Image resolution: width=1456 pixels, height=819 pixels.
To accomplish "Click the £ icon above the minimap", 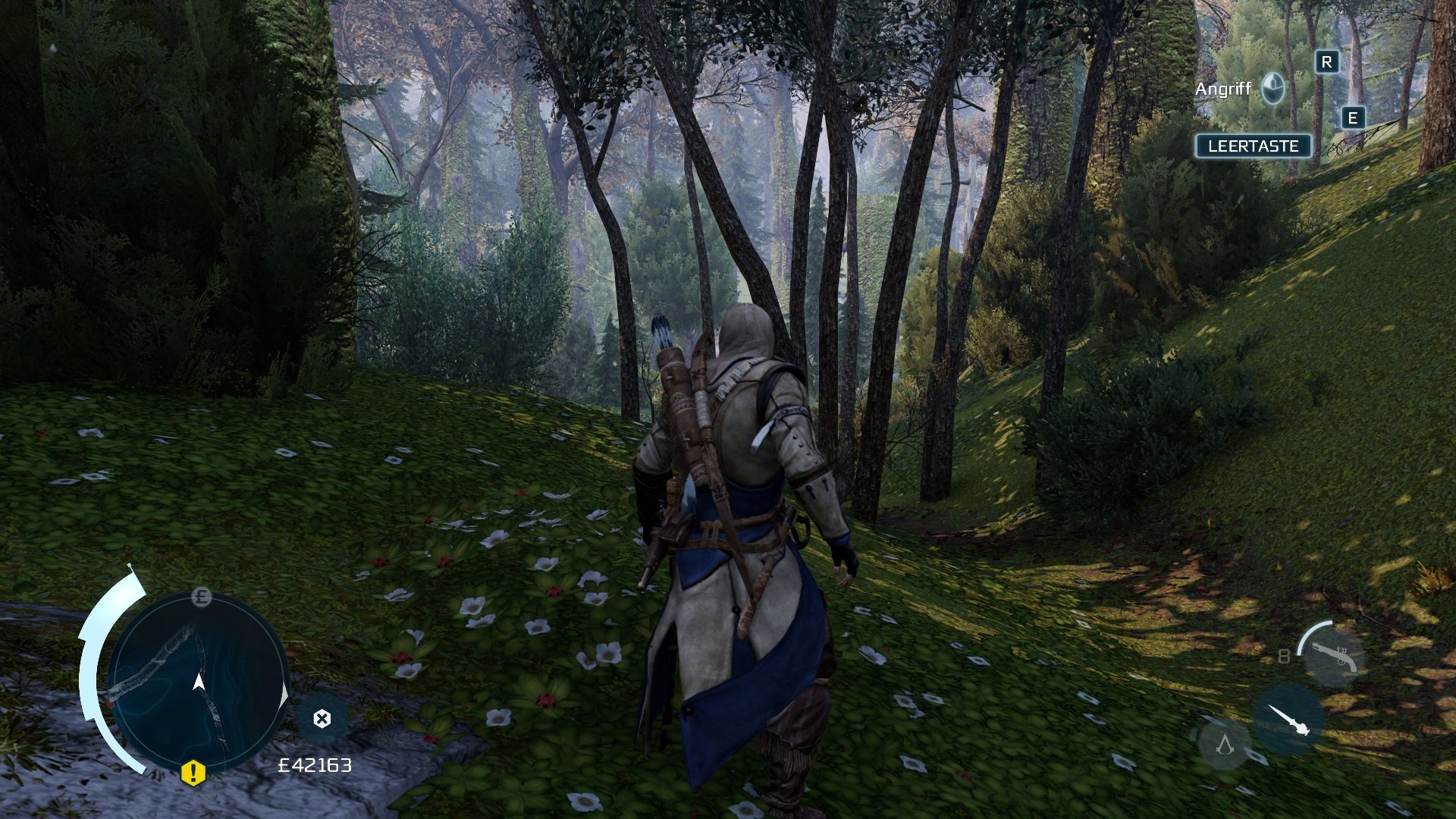I will click(201, 597).
